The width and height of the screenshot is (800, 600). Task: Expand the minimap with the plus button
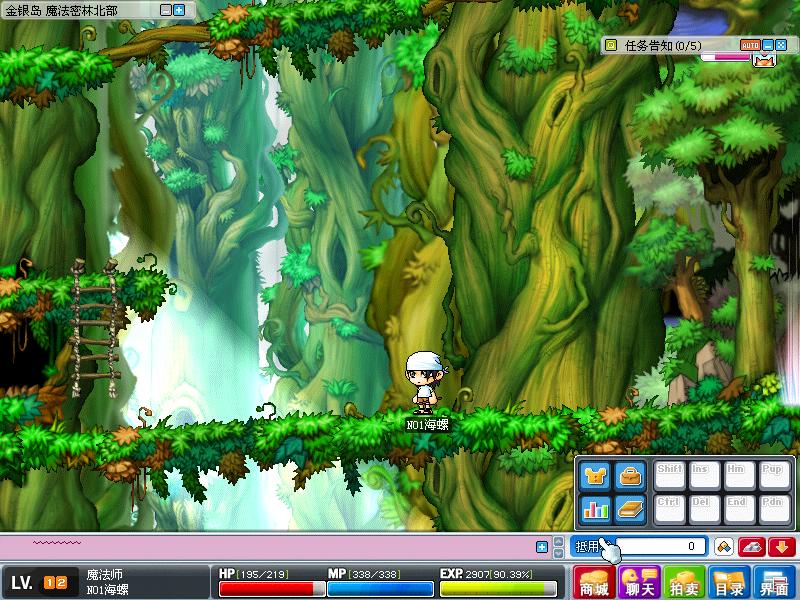tap(179, 10)
